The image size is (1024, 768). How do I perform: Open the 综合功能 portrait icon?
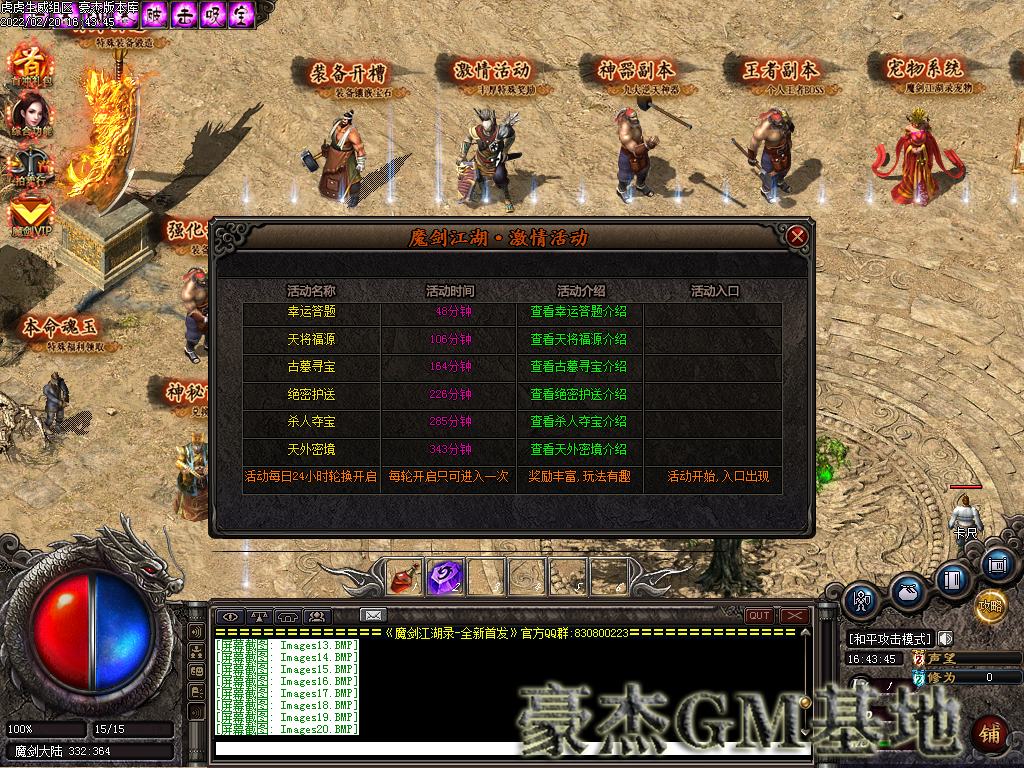pos(31,115)
